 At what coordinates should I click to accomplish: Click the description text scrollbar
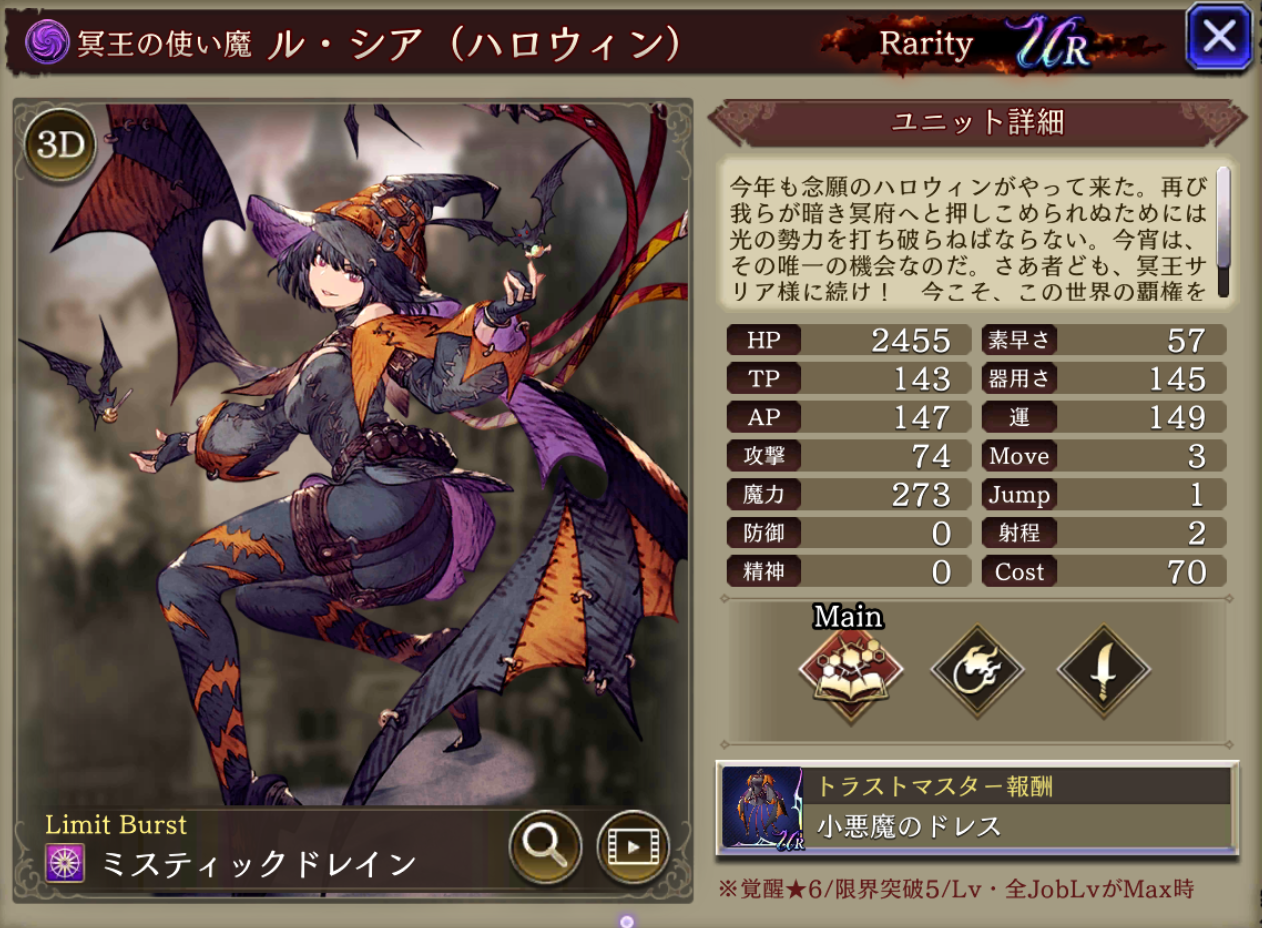point(1222,218)
